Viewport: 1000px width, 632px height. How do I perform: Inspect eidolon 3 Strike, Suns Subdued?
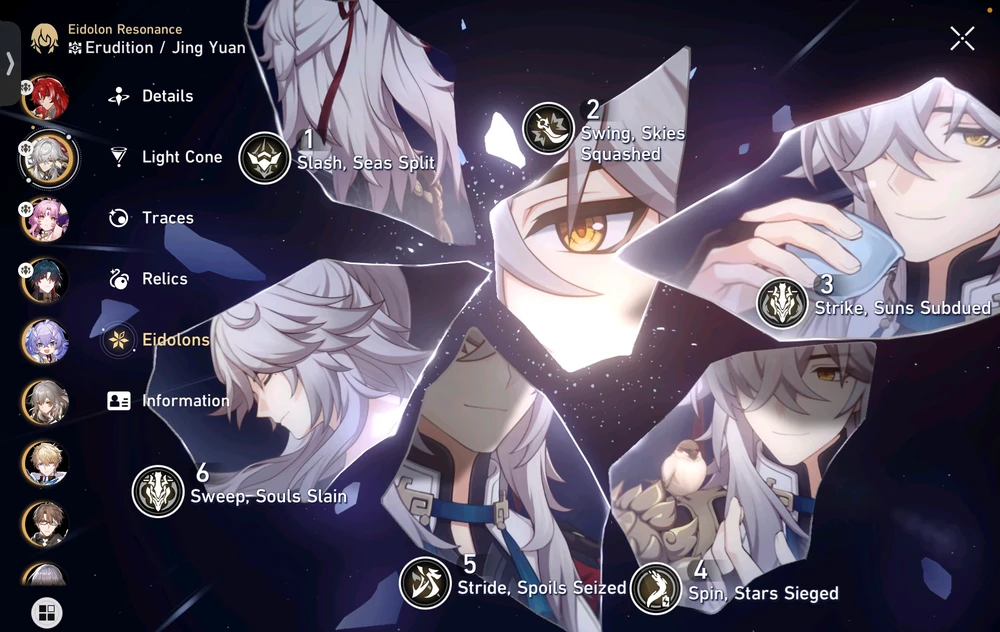[x=782, y=303]
